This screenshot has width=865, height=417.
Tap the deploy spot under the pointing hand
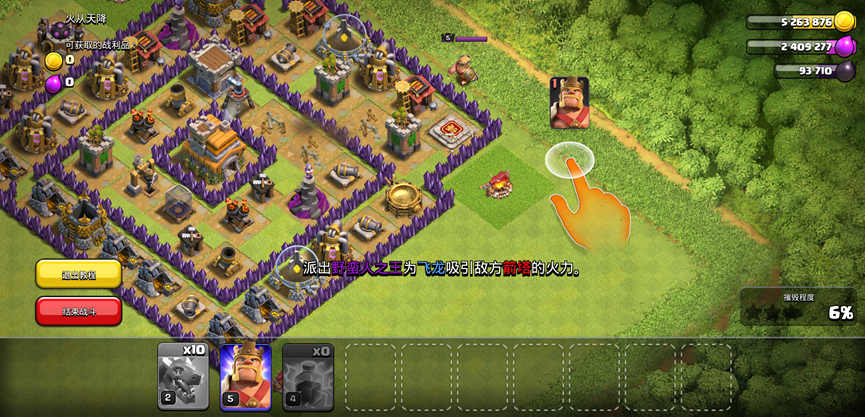570,160
